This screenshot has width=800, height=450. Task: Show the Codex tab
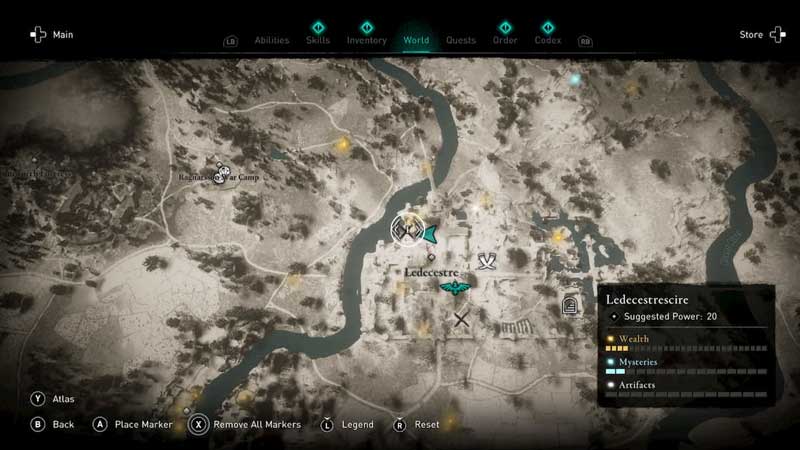point(548,41)
